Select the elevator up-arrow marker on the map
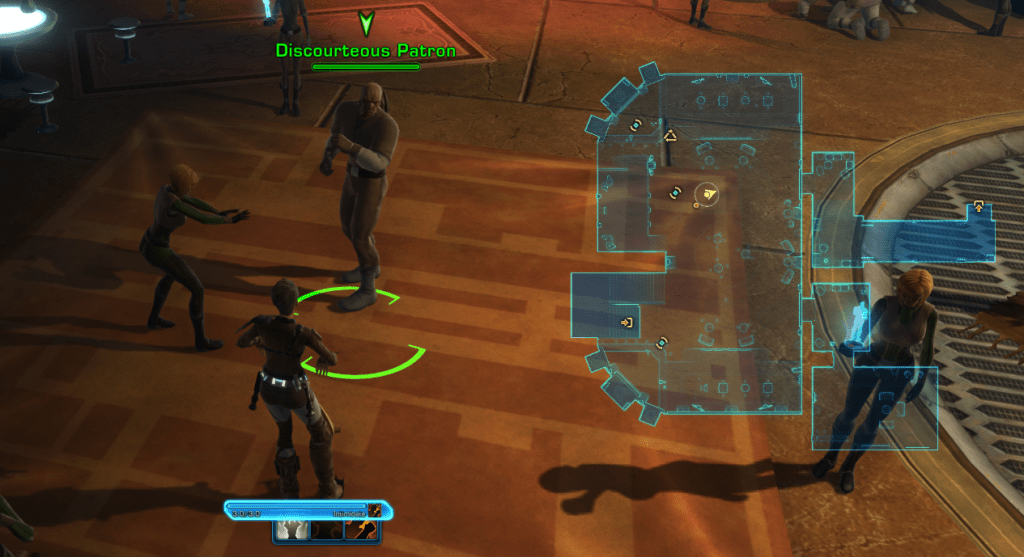Image resolution: width=1024 pixels, height=557 pixels. [978, 207]
